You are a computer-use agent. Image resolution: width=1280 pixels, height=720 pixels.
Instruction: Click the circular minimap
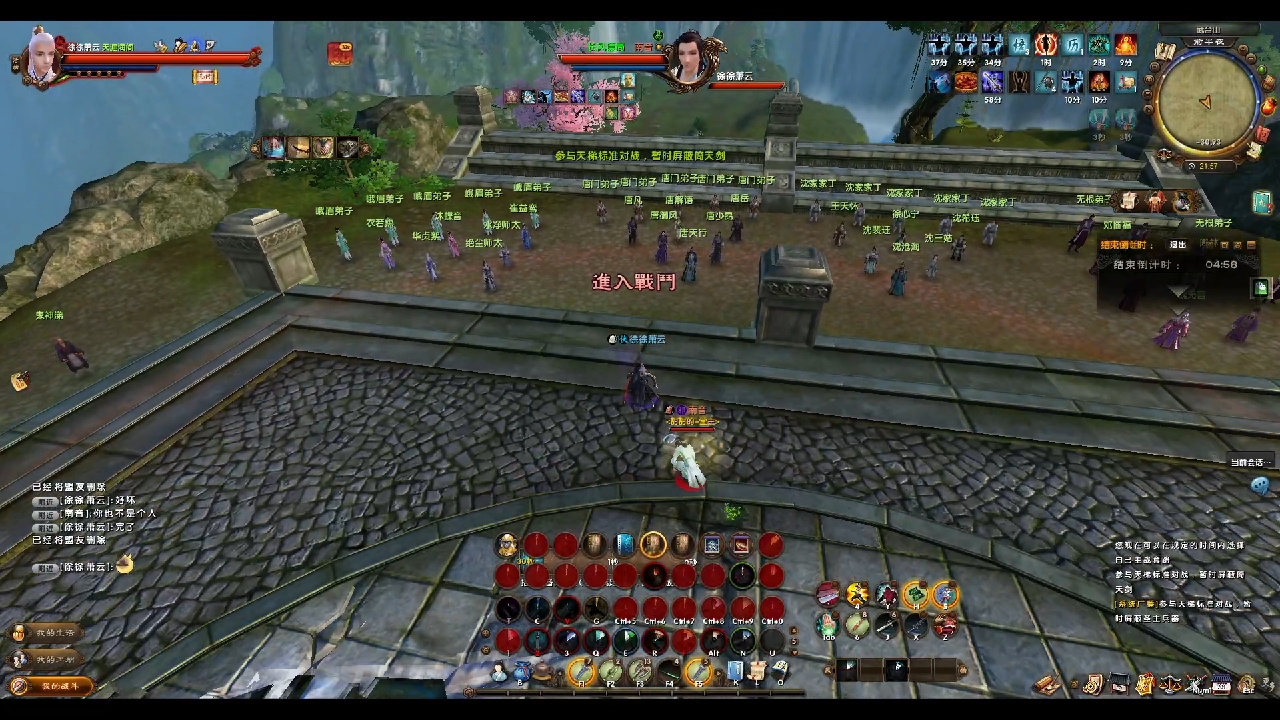(1205, 100)
